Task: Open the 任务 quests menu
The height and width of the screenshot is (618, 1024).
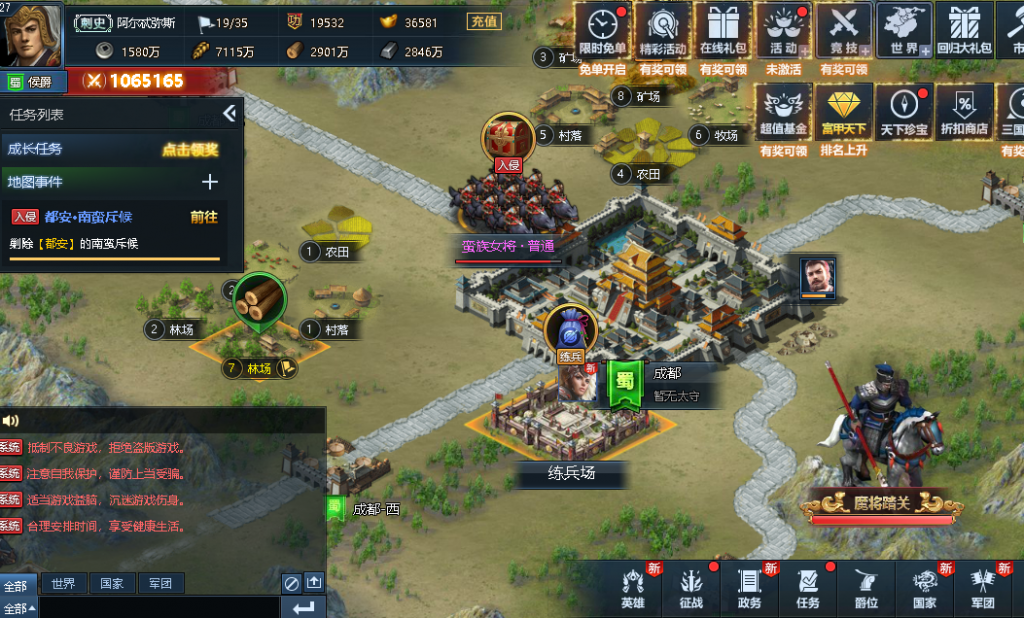Action: click(807, 588)
